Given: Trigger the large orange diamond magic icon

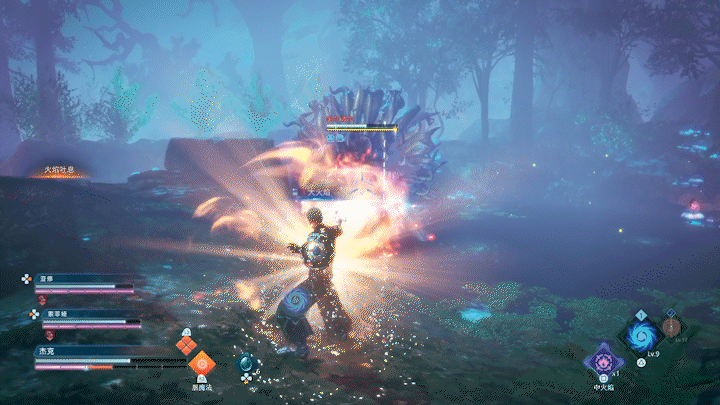Looking at the screenshot, I should [203, 364].
